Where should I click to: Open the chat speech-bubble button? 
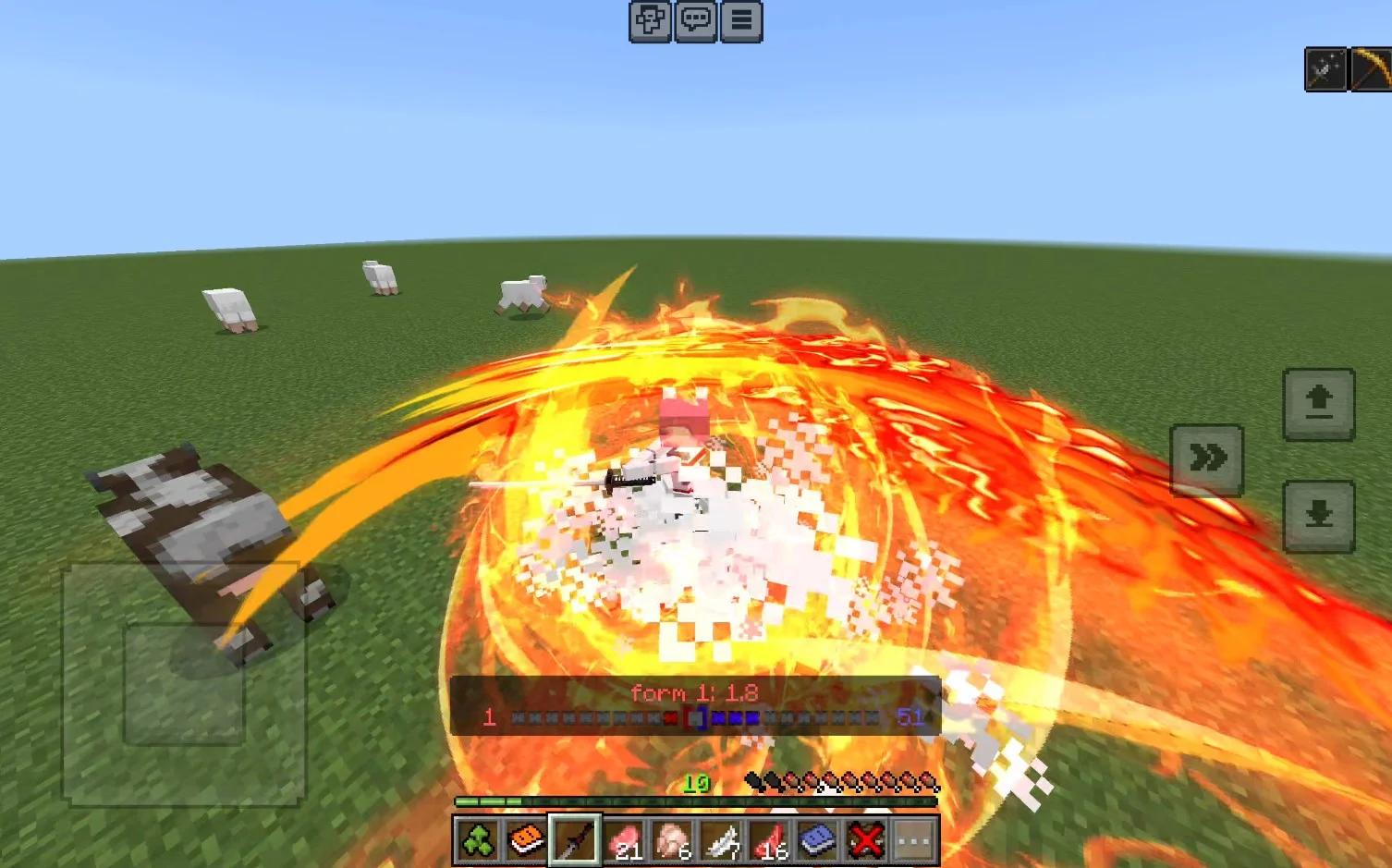point(696,21)
